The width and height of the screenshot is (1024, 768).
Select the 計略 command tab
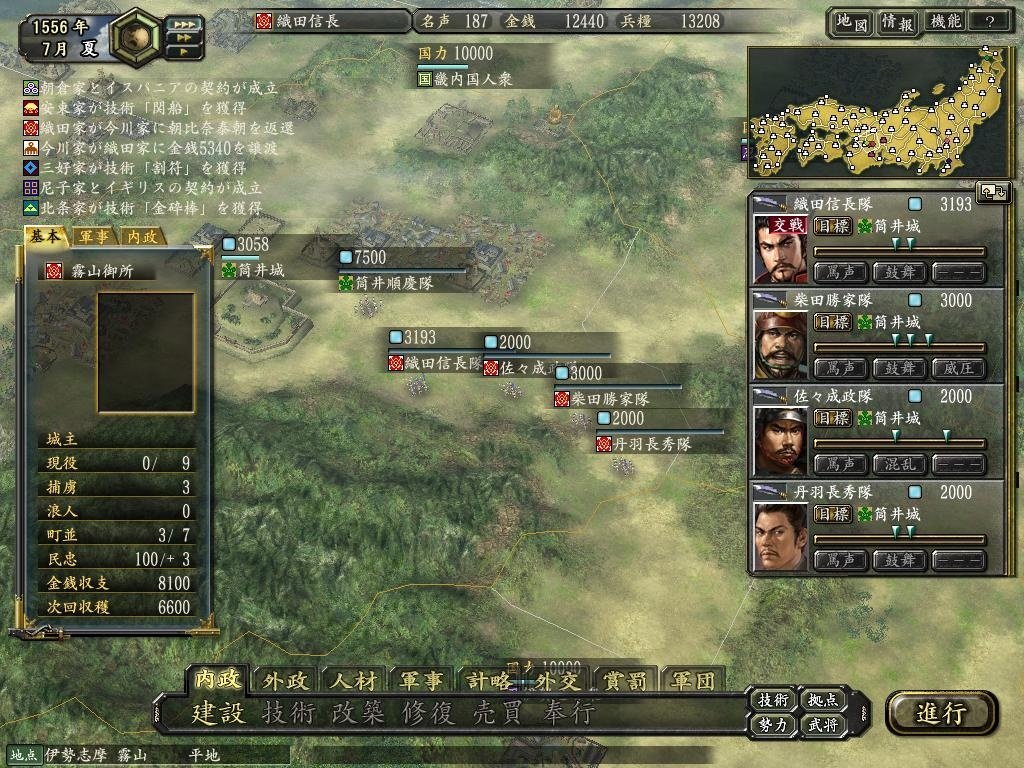pyautogui.click(x=488, y=681)
